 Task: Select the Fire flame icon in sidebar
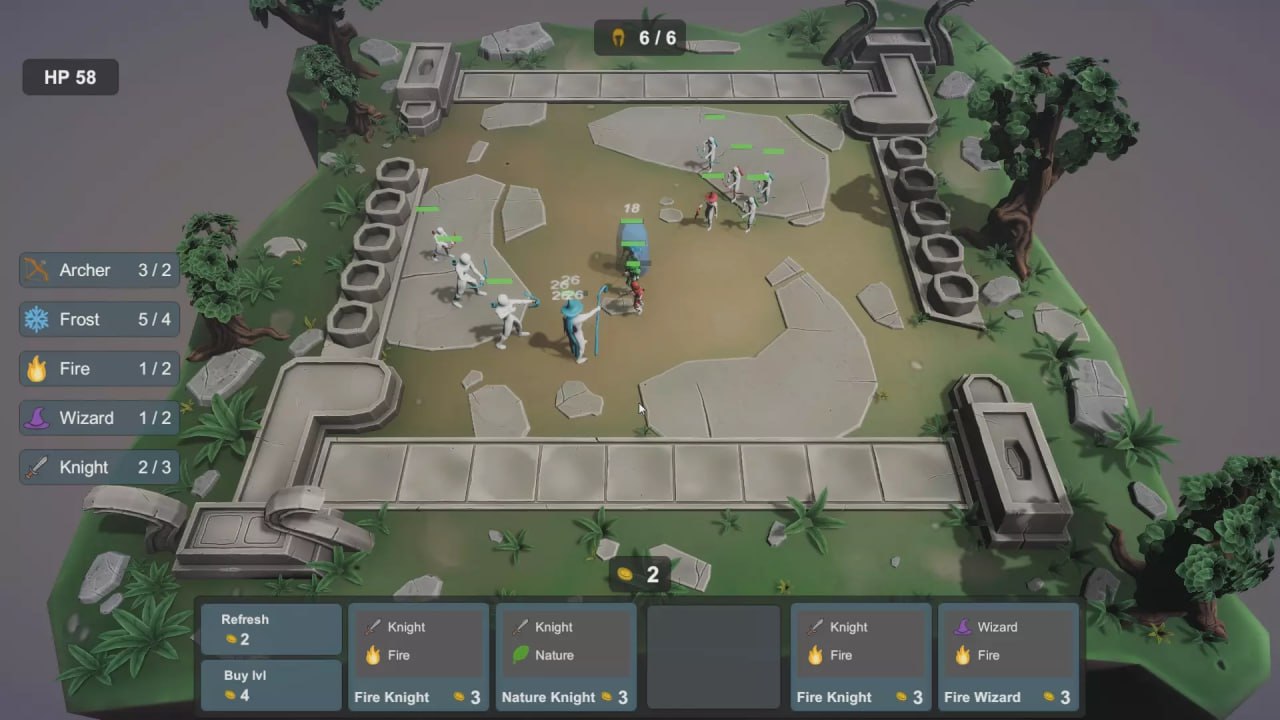39,368
